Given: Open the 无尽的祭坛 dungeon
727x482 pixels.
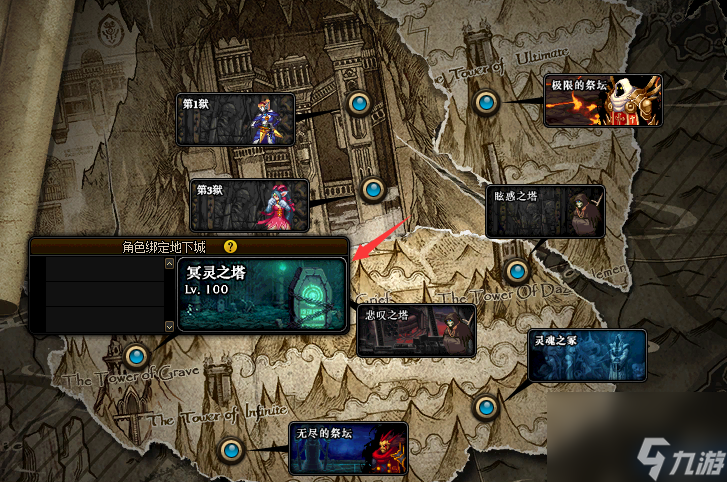Looking at the screenshot, I should [349, 448].
